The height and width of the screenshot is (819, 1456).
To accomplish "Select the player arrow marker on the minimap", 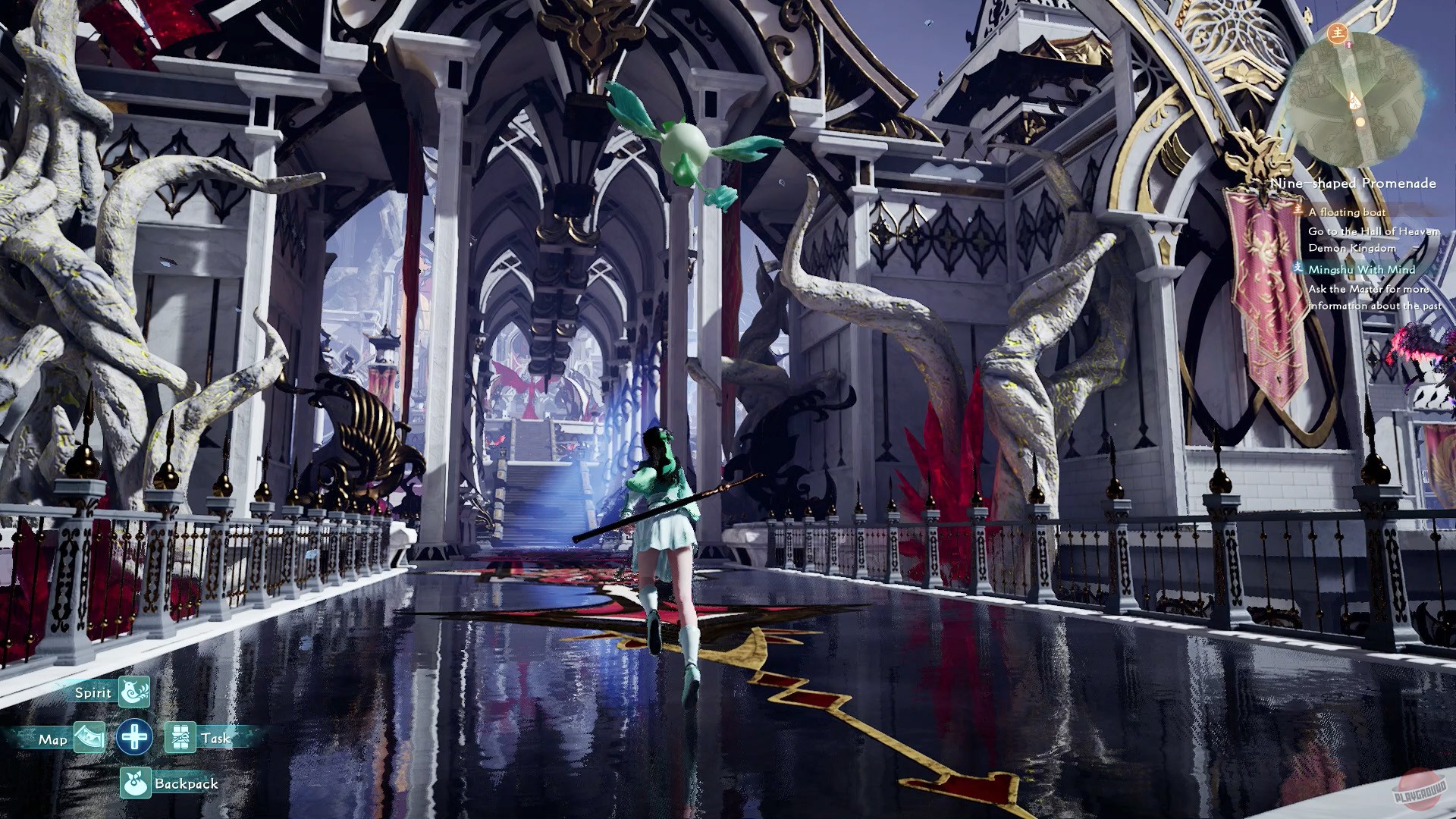I will (1354, 99).
